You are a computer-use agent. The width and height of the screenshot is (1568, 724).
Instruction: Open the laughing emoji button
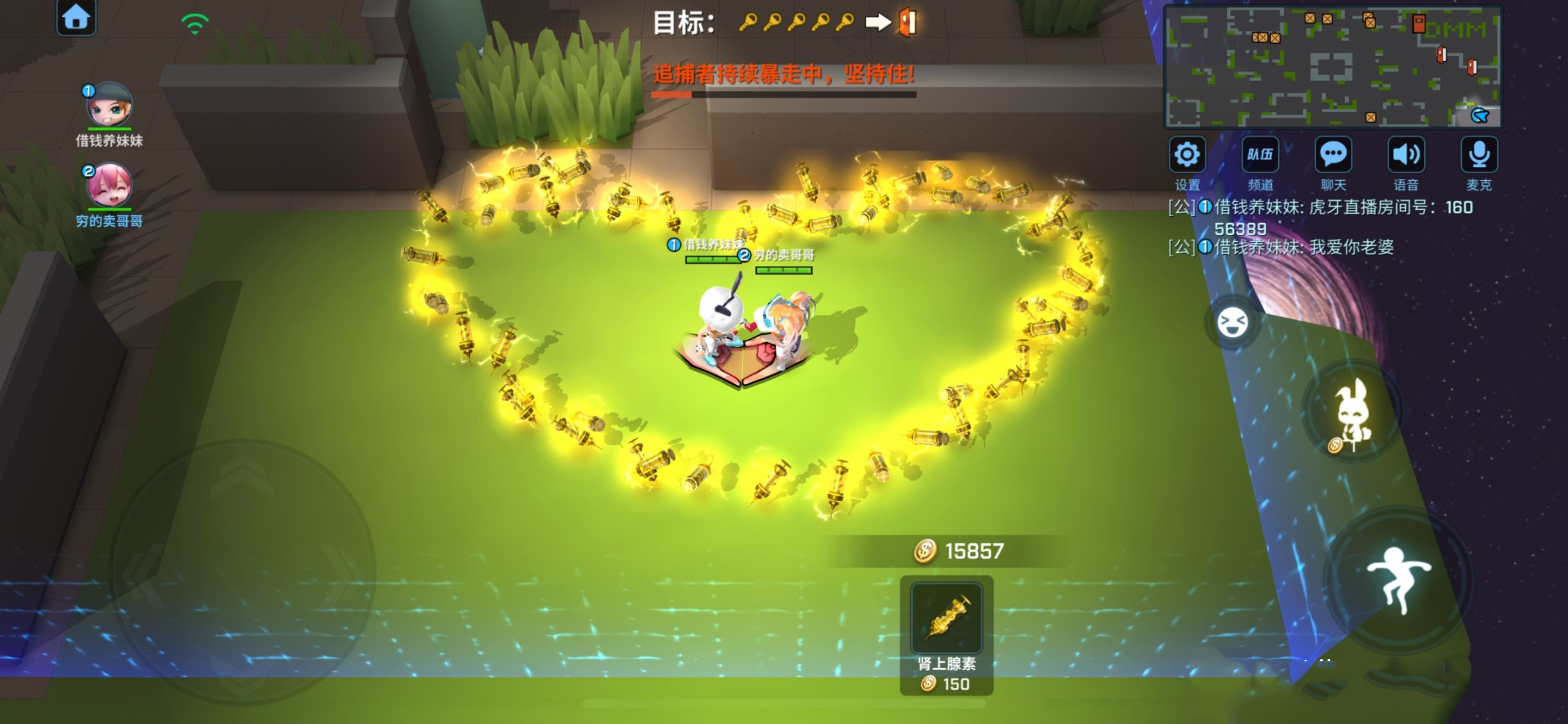point(1232,322)
